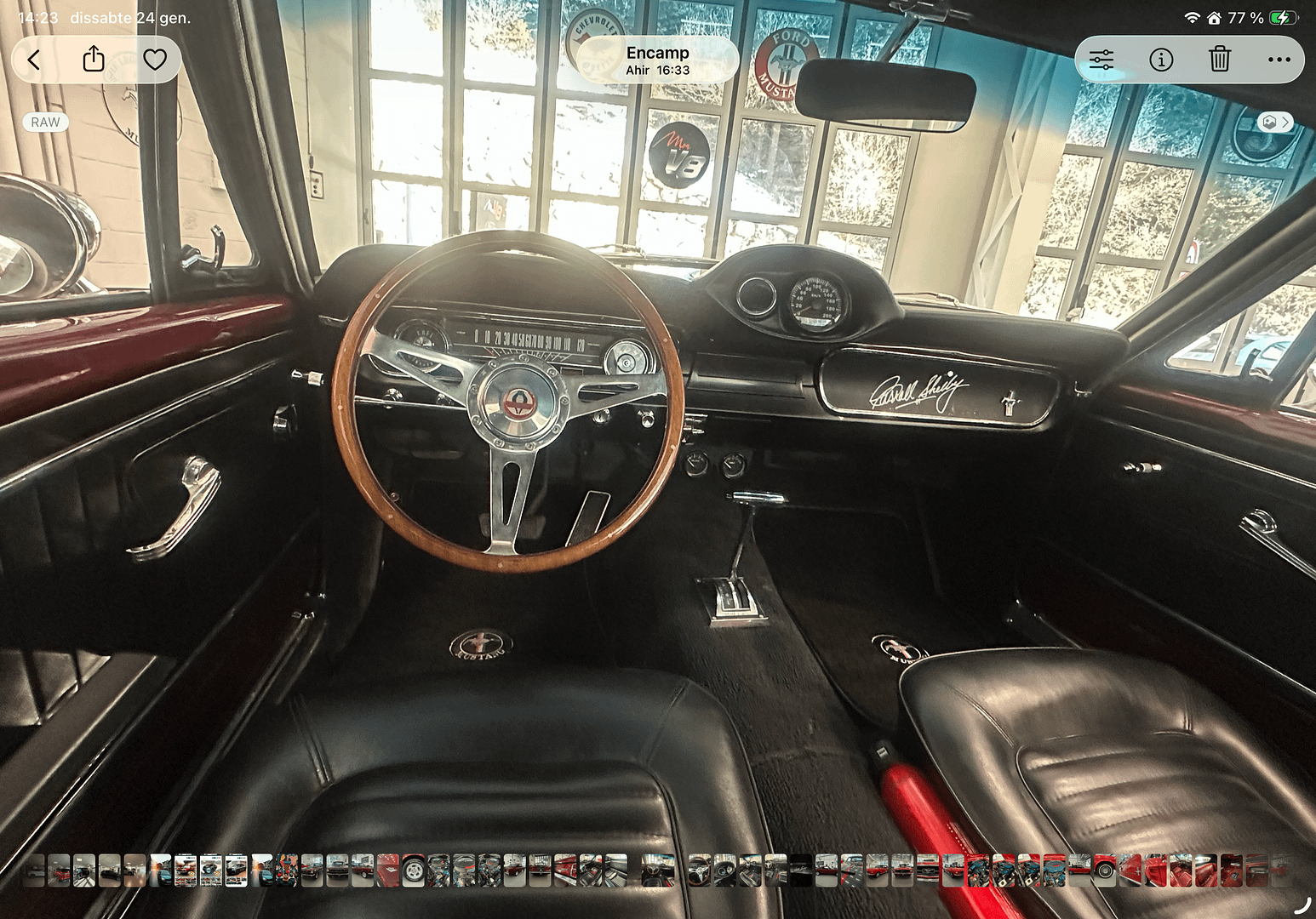1316x919 pixels.
Task: Tap the Encamp location title pill
Action: 657,60
